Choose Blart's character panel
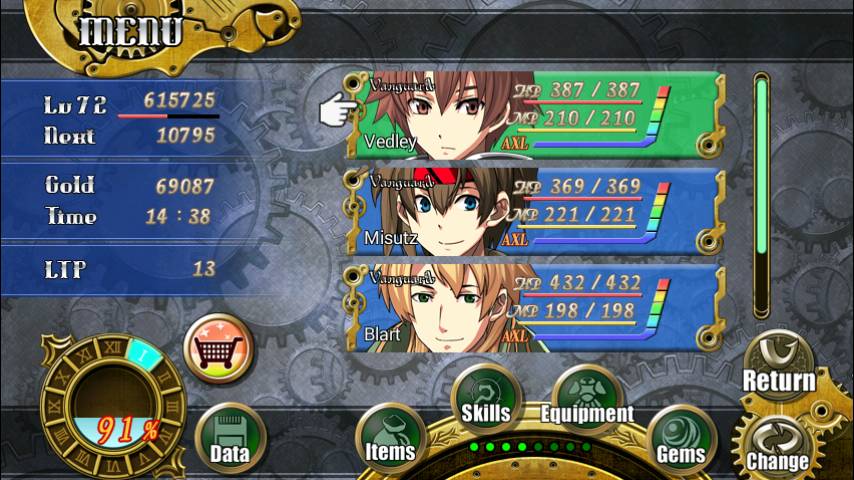This screenshot has width=854, height=480. [x=535, y=308]
